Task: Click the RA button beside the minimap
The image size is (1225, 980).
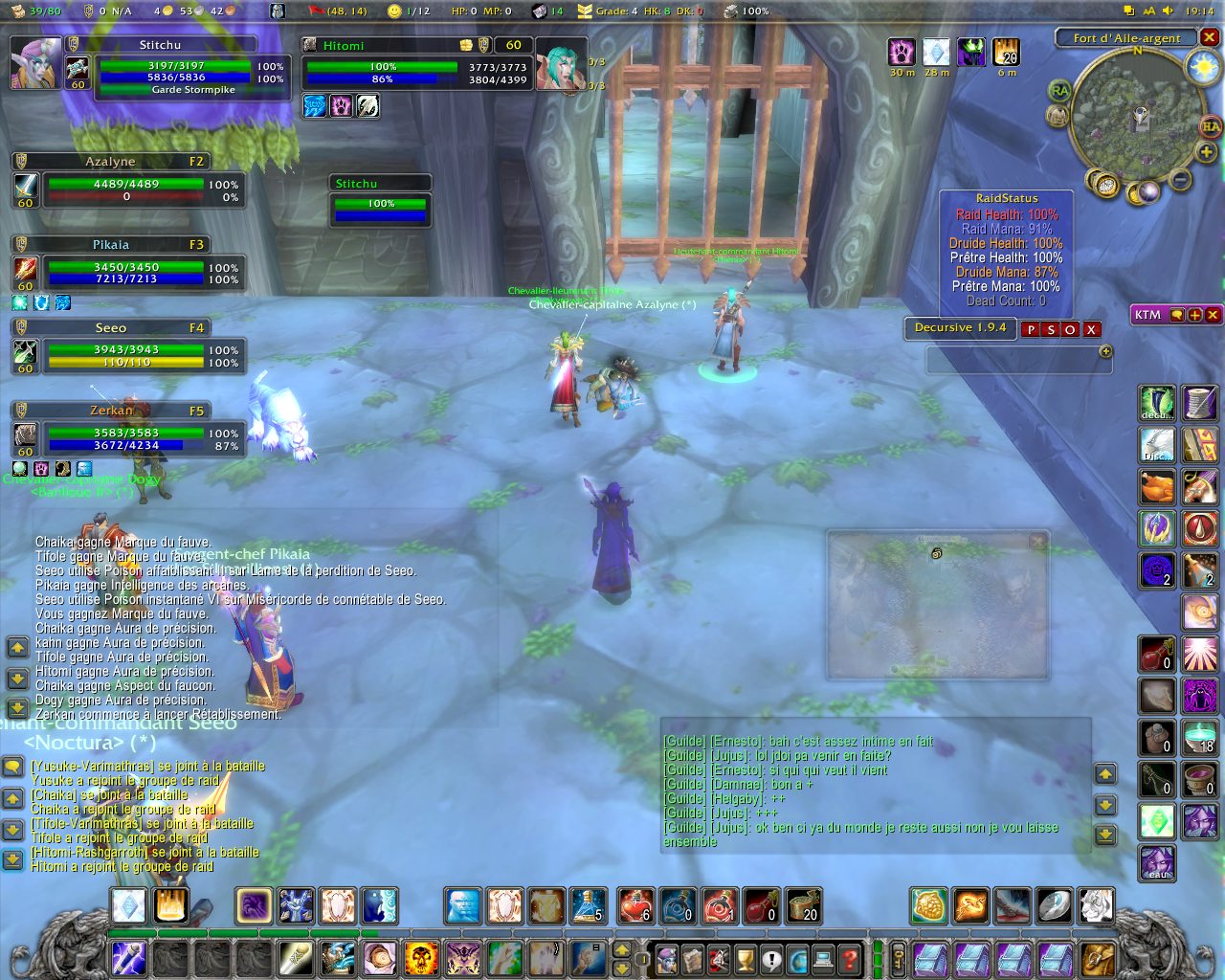Action: pos(1059,91)
